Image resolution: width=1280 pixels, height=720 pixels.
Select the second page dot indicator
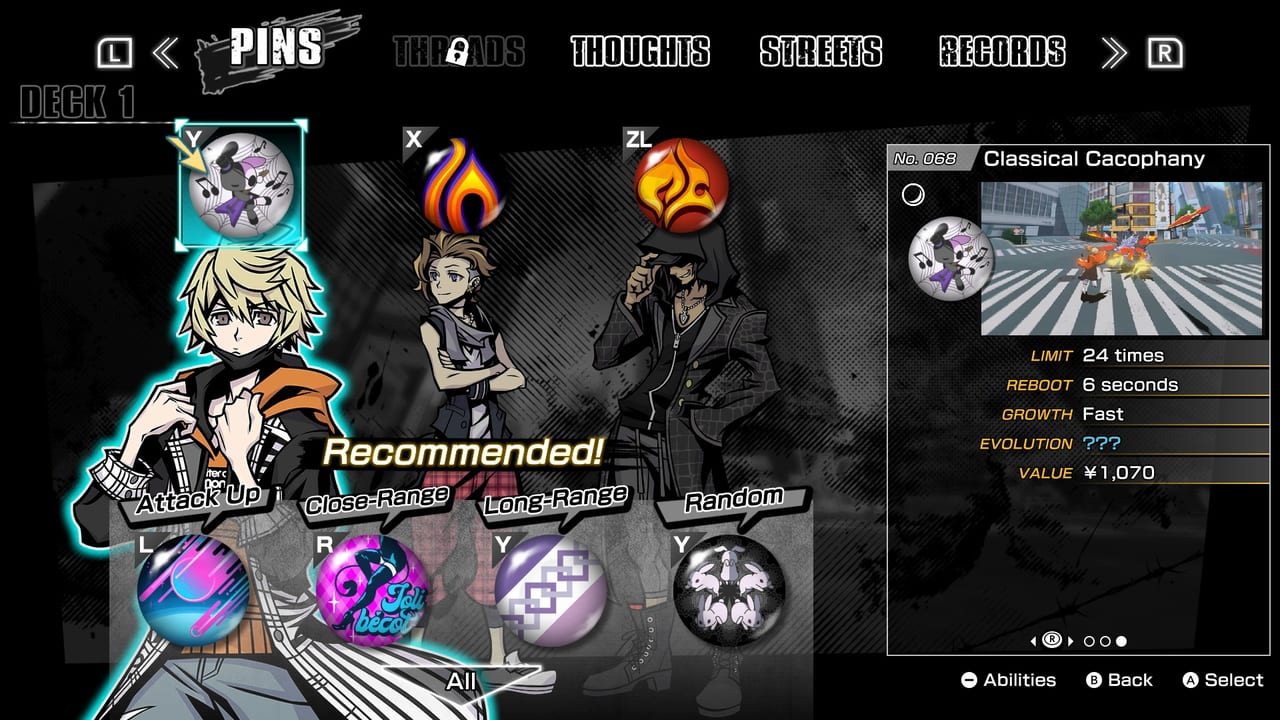[1104, 643]
